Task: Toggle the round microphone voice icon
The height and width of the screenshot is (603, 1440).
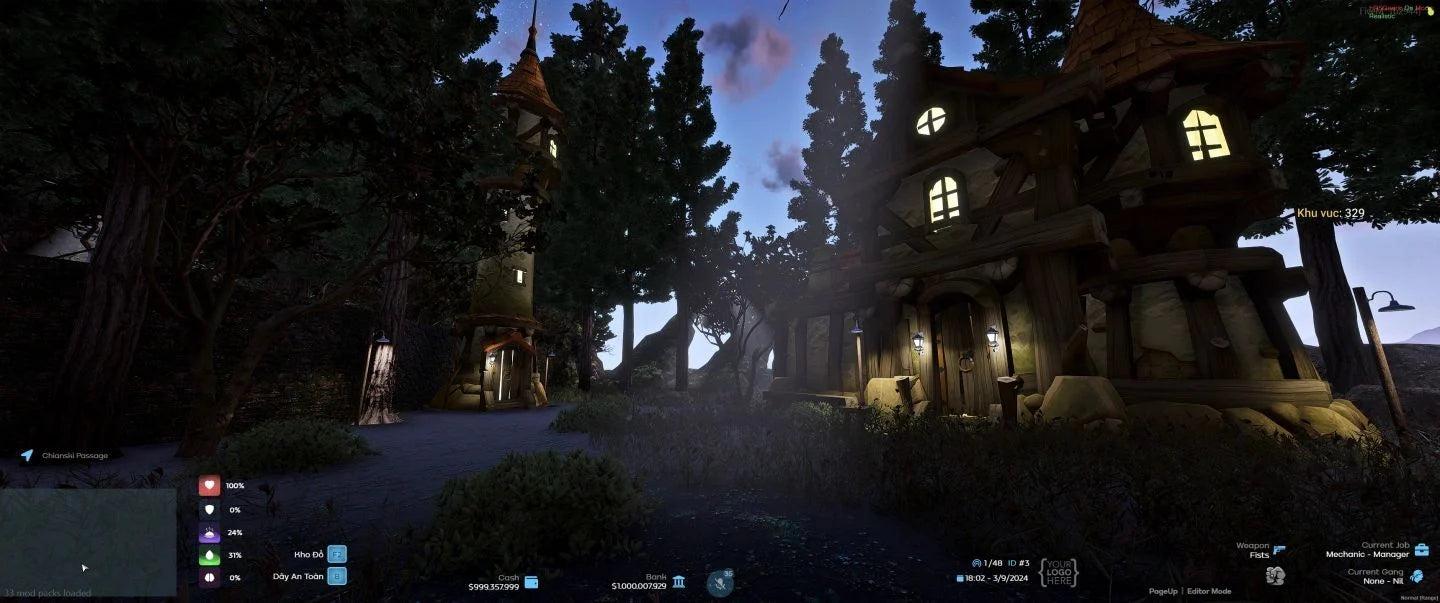Action: 719,582
